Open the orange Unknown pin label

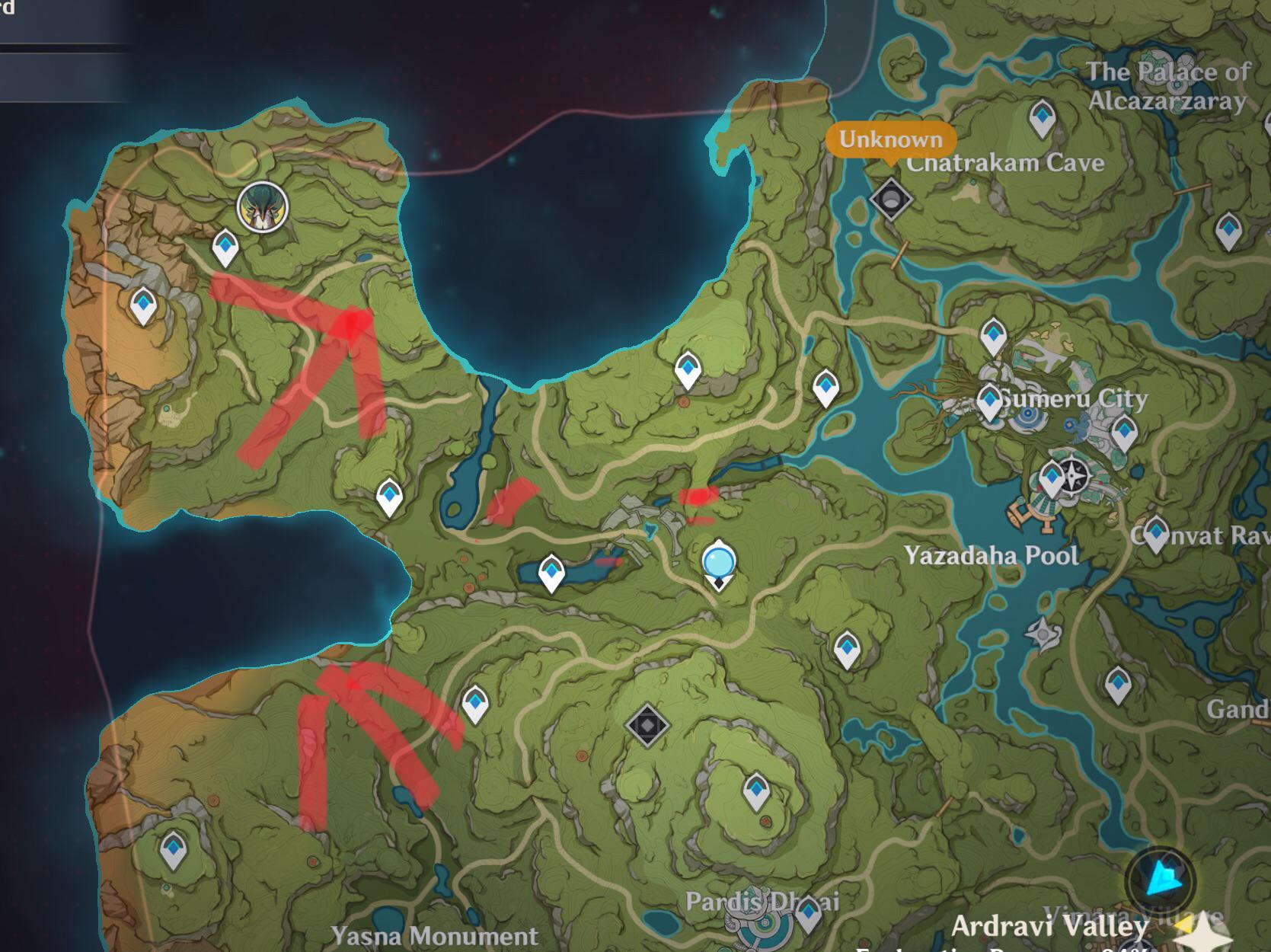[890, 140]
